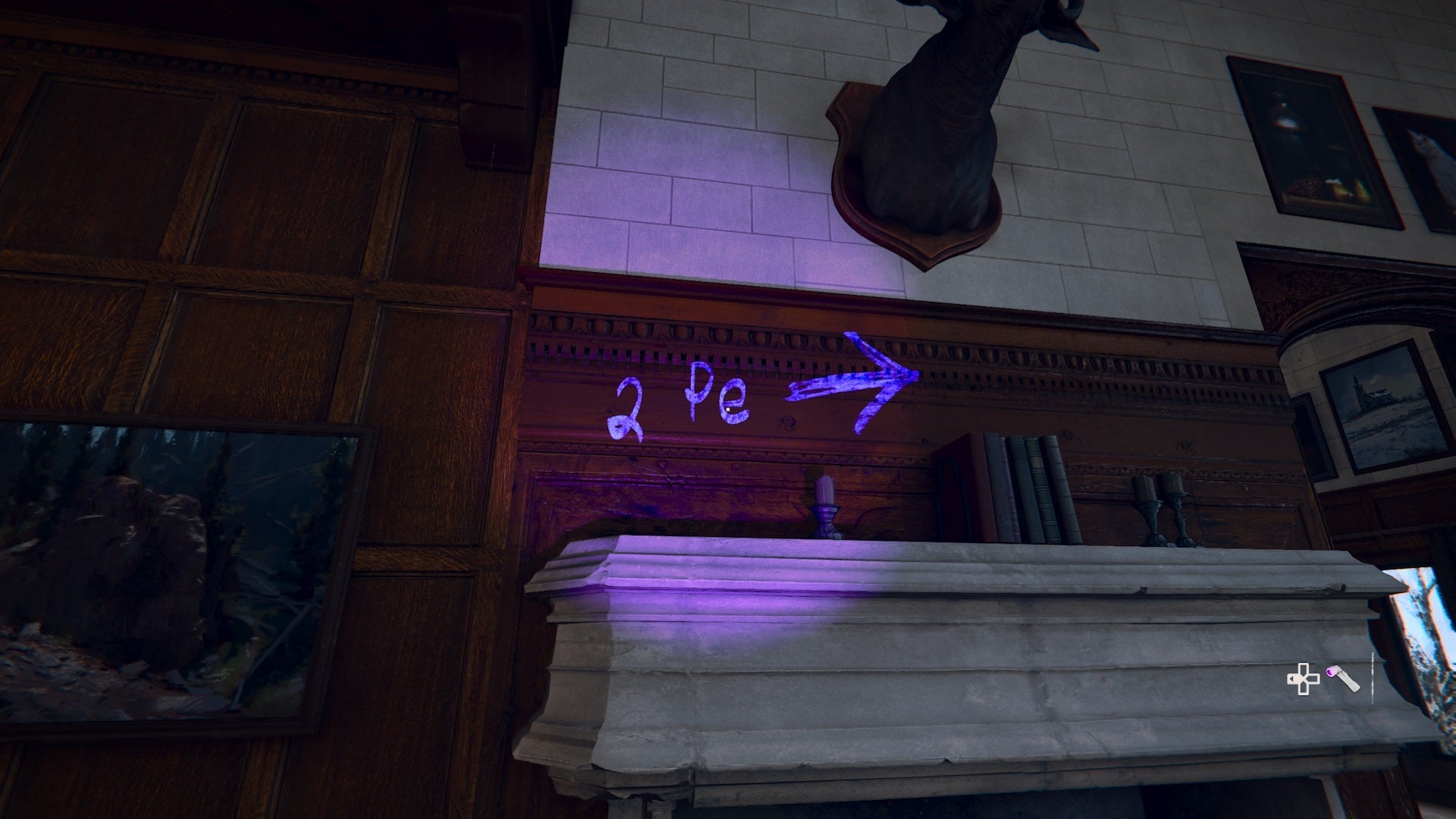
Task: Click the vertical divider near the HUD icons
Action: [x=1373, y=677]
